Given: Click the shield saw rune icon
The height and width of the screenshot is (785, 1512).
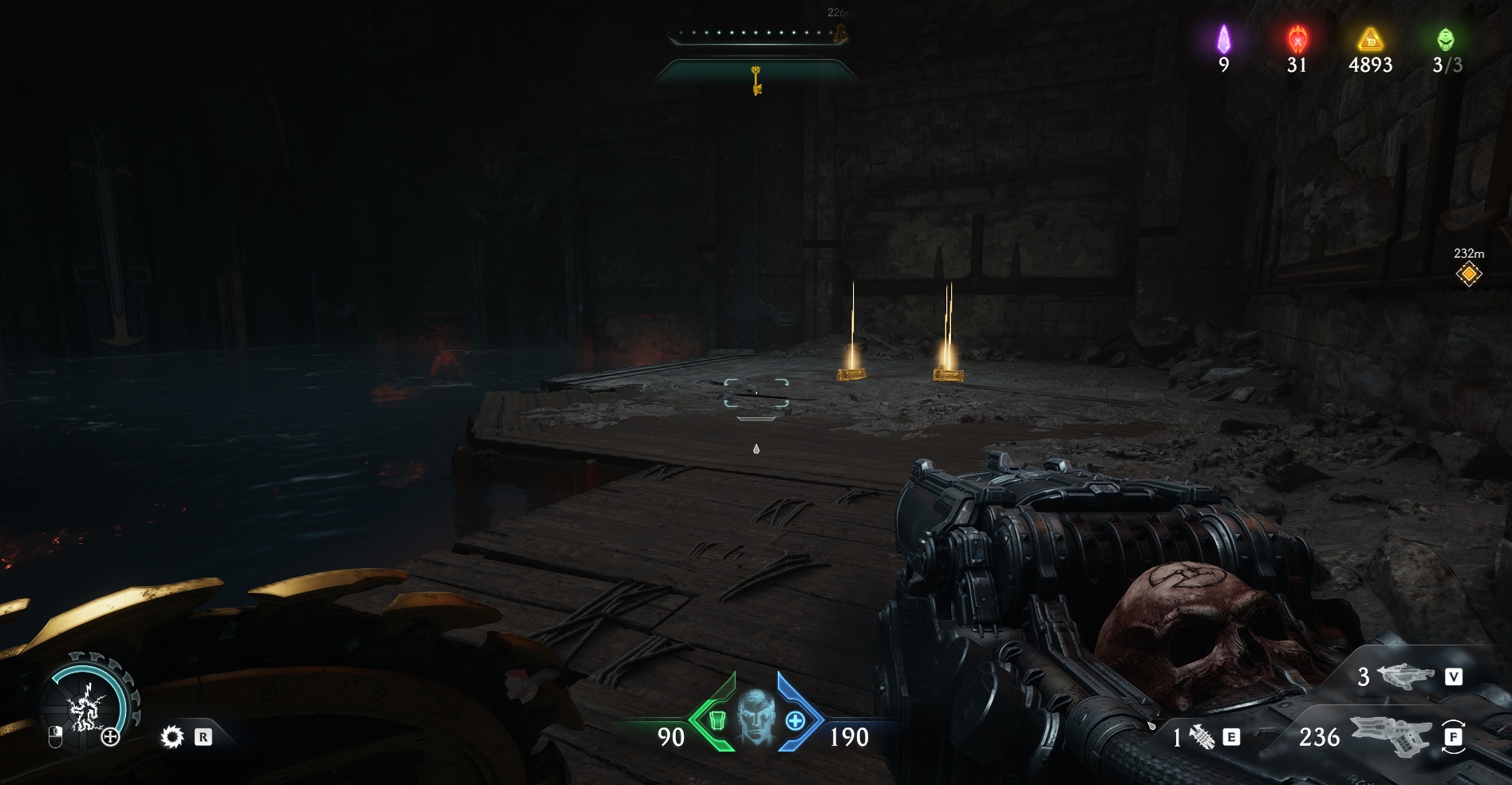Looking at the screenshot, I should [172, 737].
